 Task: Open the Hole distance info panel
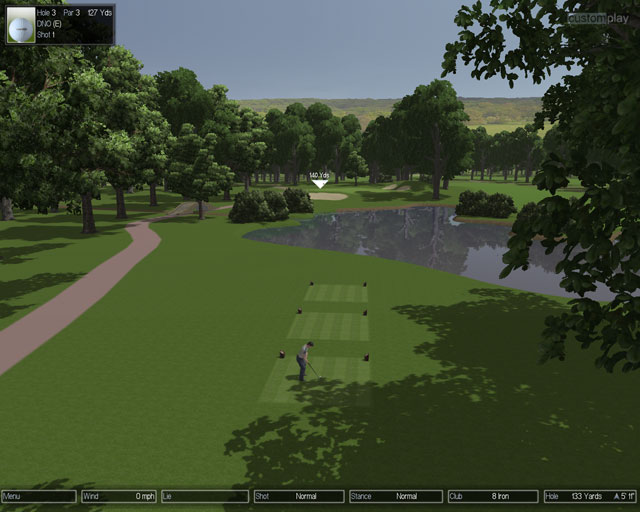click(590, 496)
